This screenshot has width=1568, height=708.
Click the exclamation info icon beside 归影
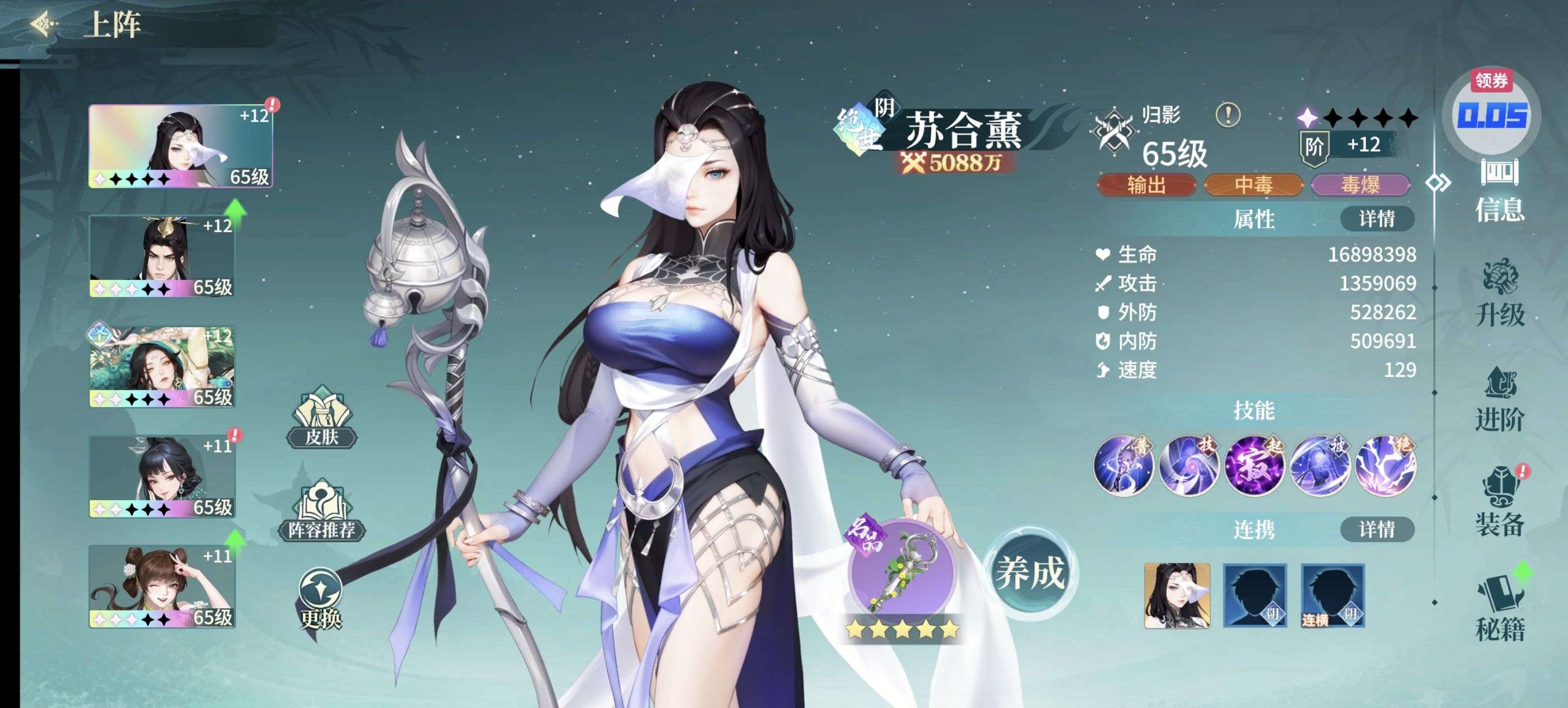point(1228,114)
